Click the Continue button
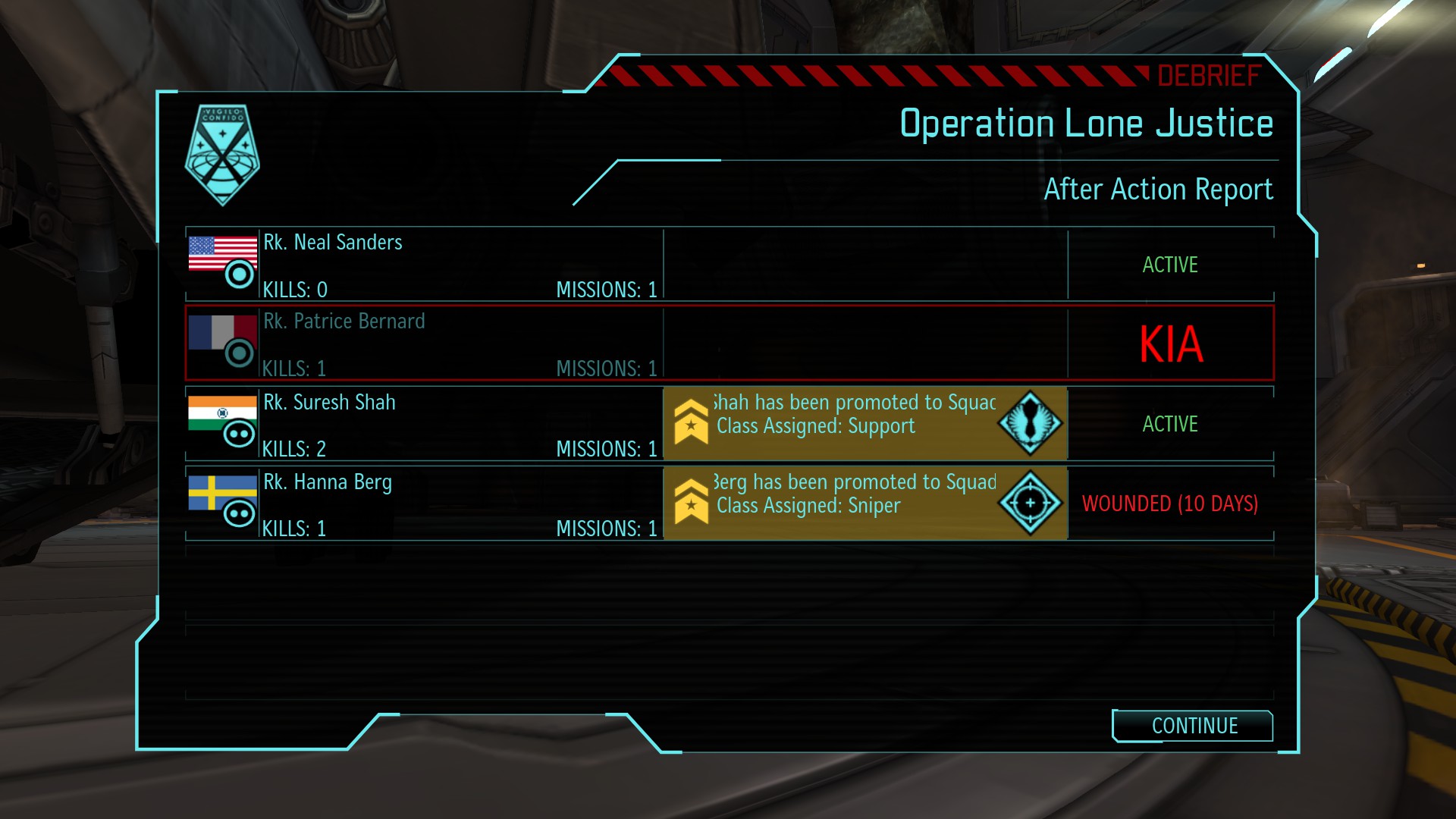1456x819 pixels. [1193, 726]
